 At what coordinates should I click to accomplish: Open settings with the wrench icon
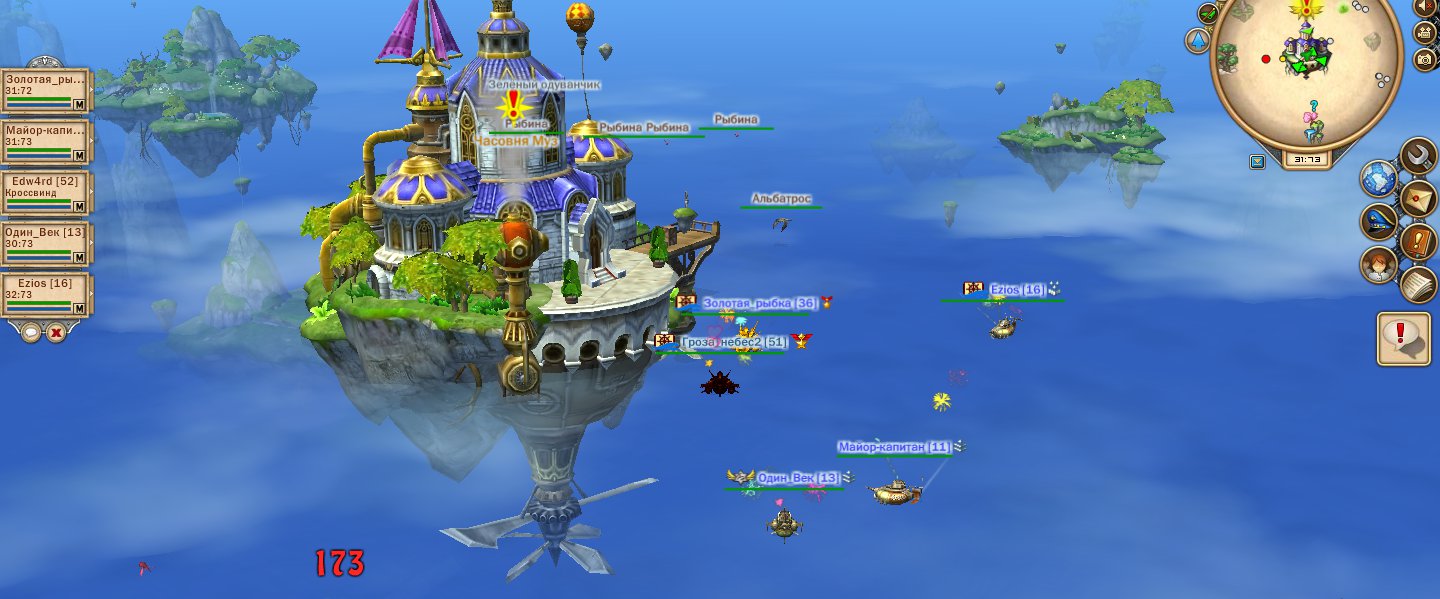[1418, 155]
